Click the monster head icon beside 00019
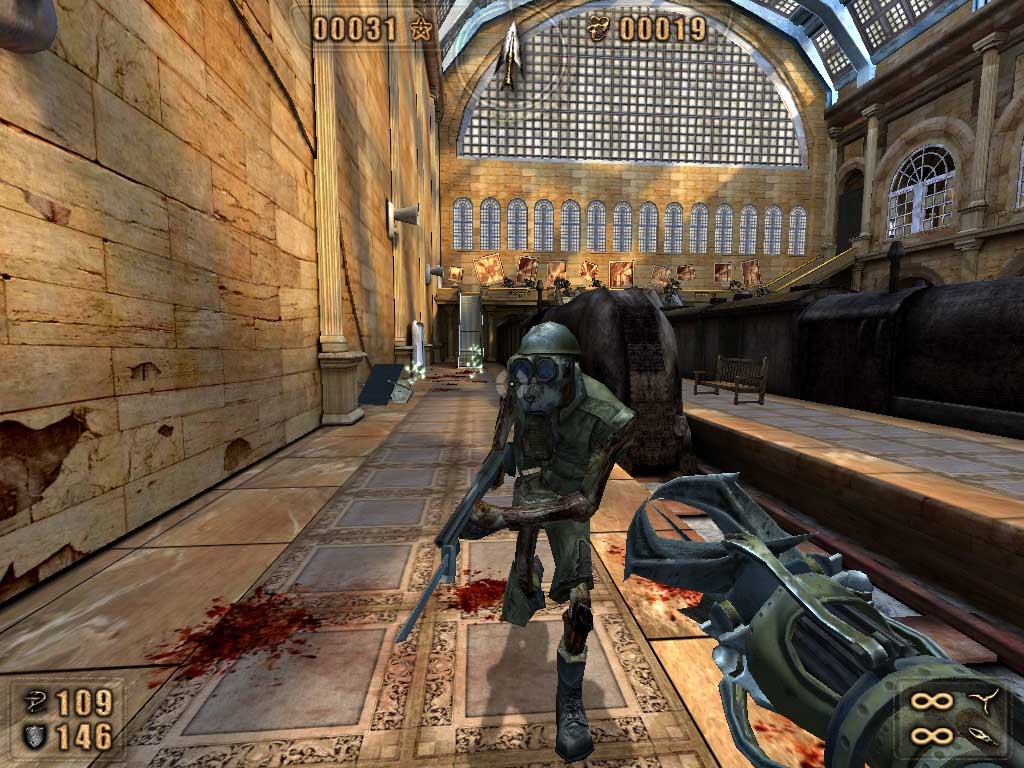 point(598,29)
